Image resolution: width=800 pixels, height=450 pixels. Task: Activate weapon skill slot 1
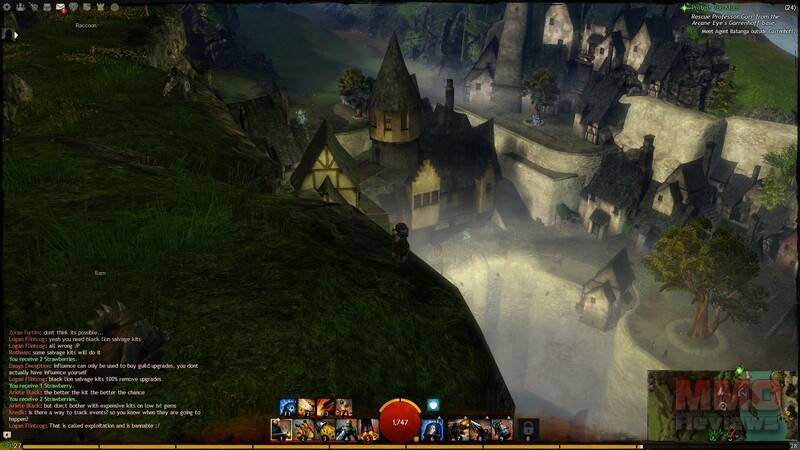click(281, 430)
